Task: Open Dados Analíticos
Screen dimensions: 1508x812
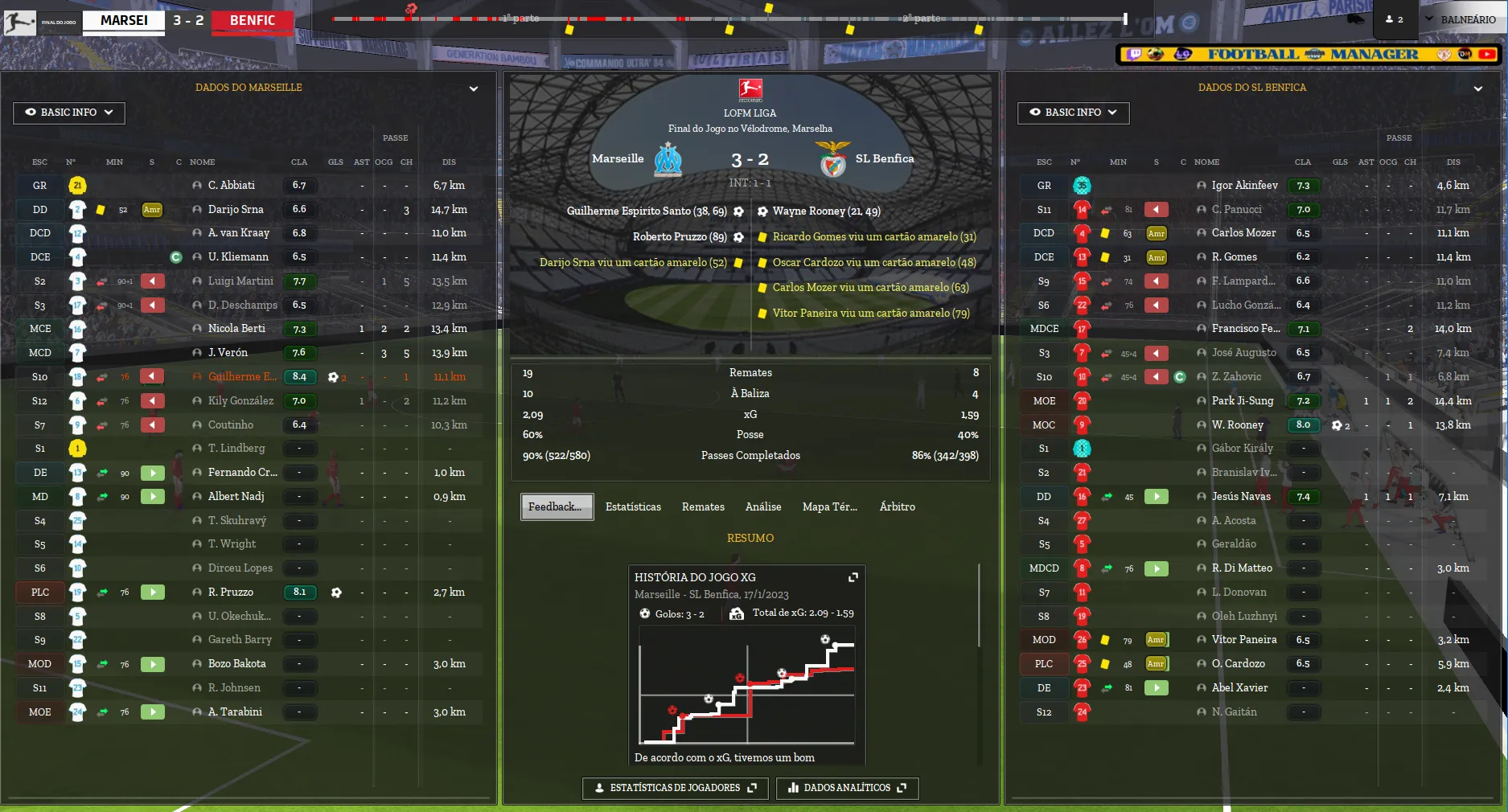Action: point(847,788)
